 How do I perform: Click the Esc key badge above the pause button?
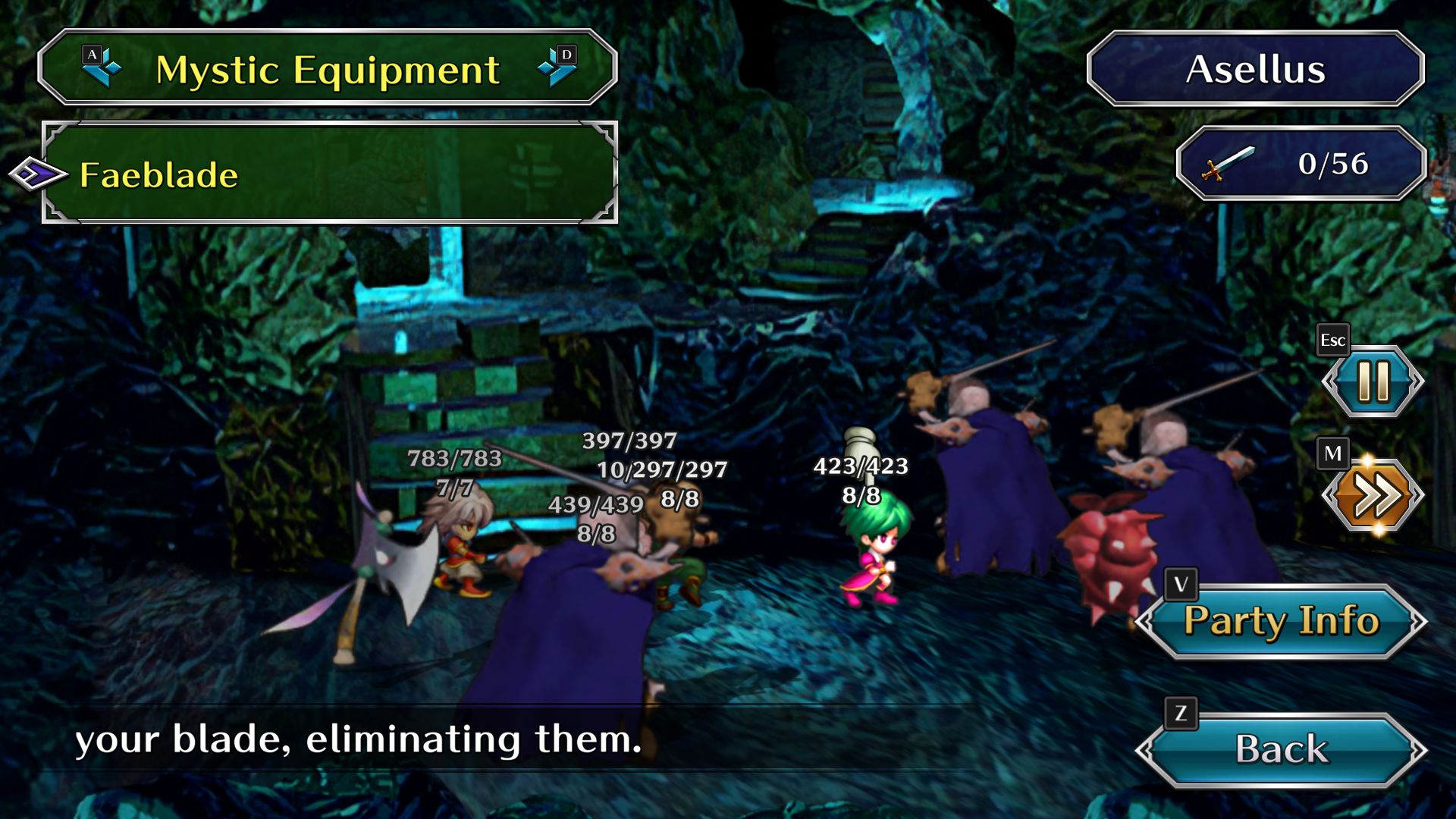click(x=1333, y=340)
